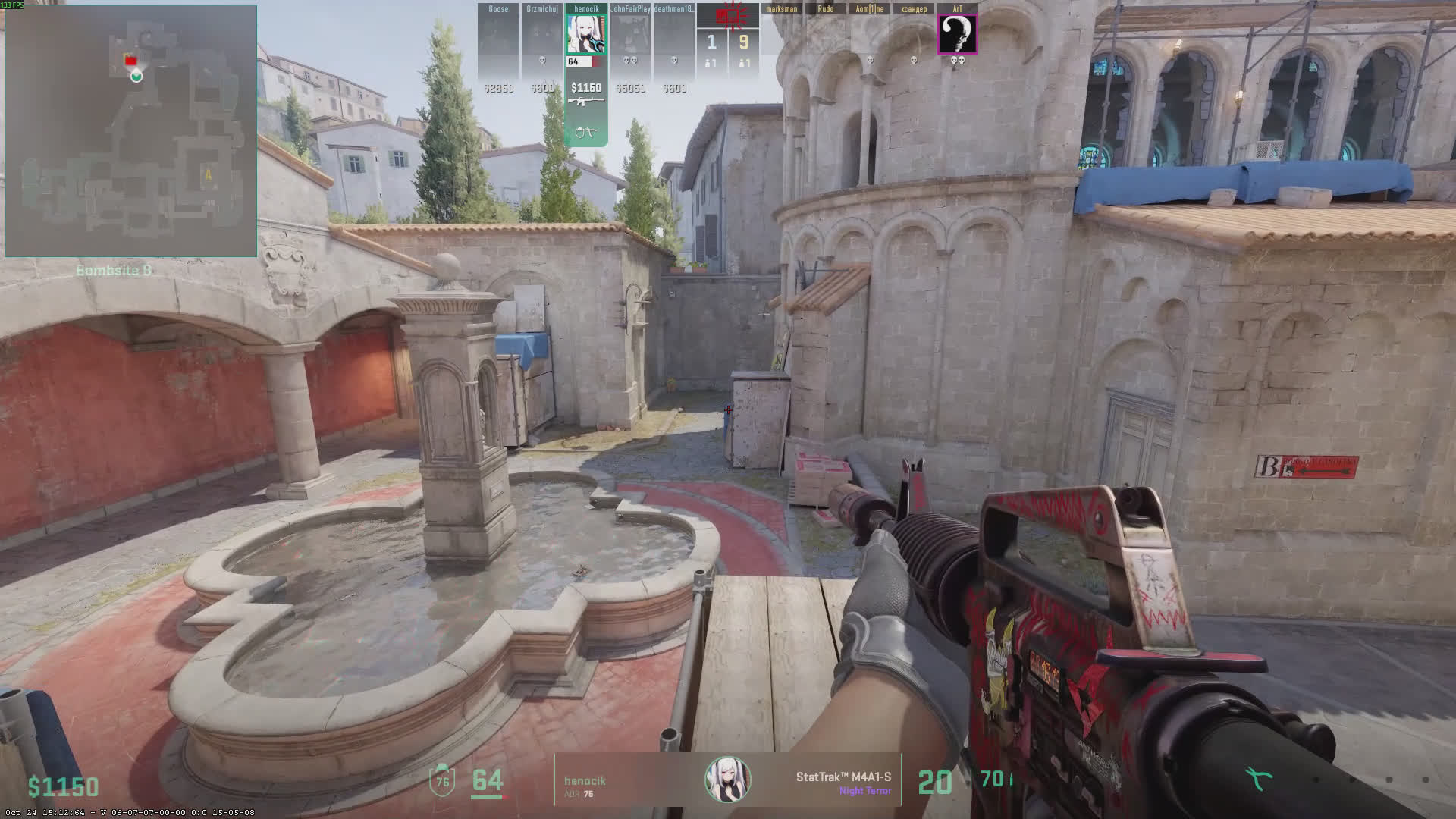Click the spectated player's bottom avatar
This screenshot has width=1456, height=819.
pyautogui.click(x=728, y=779)
